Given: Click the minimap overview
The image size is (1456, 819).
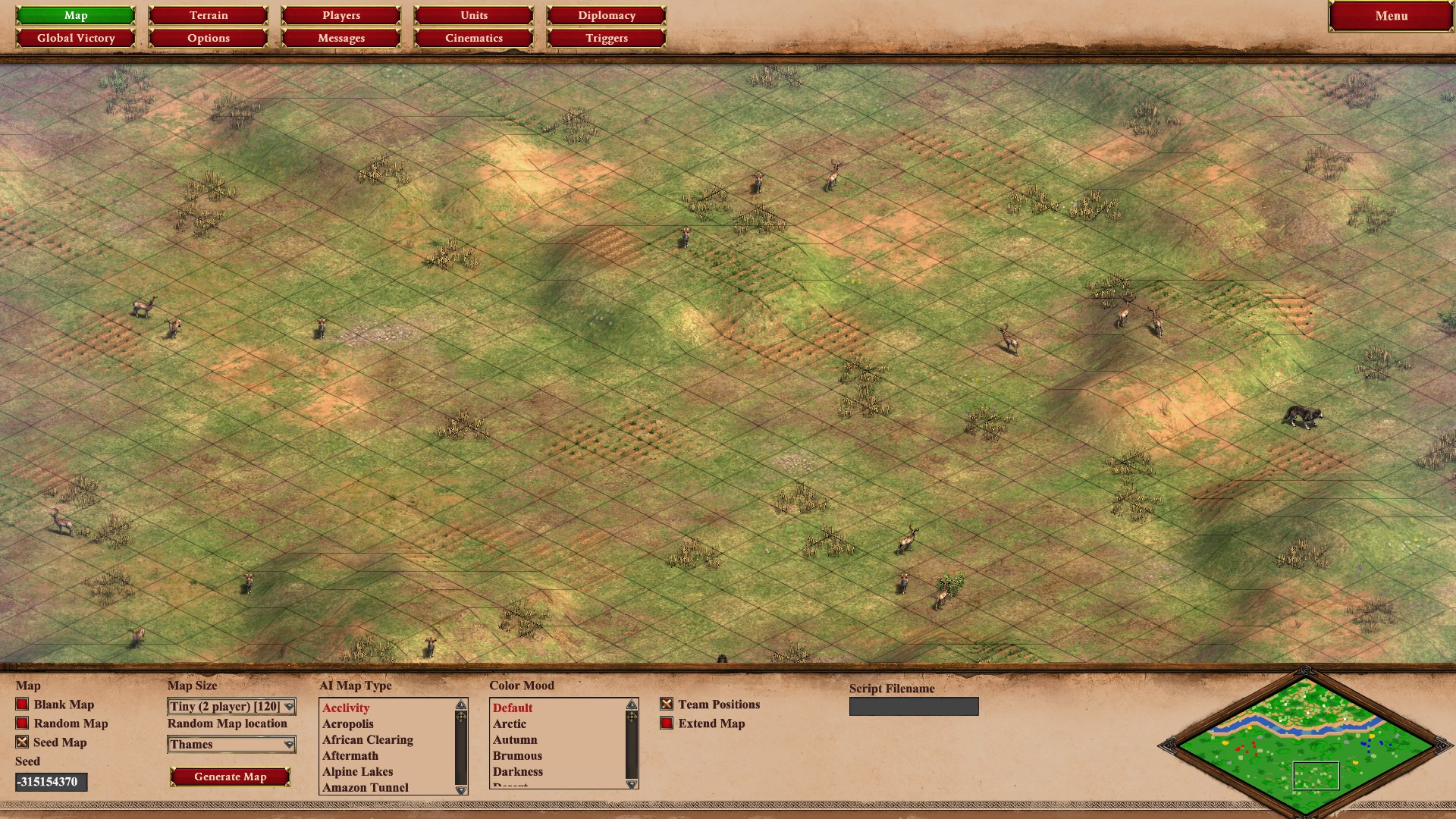Looking at the screenshot, I should (x=1304, y=743).
